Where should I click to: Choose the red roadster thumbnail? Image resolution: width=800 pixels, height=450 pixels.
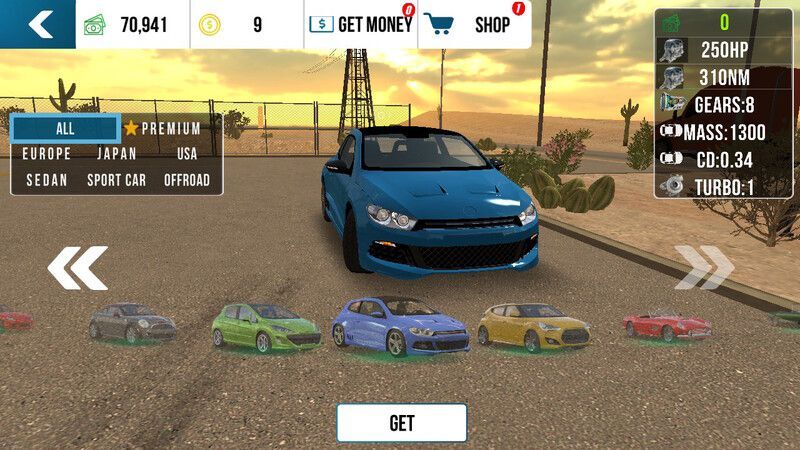666,324
